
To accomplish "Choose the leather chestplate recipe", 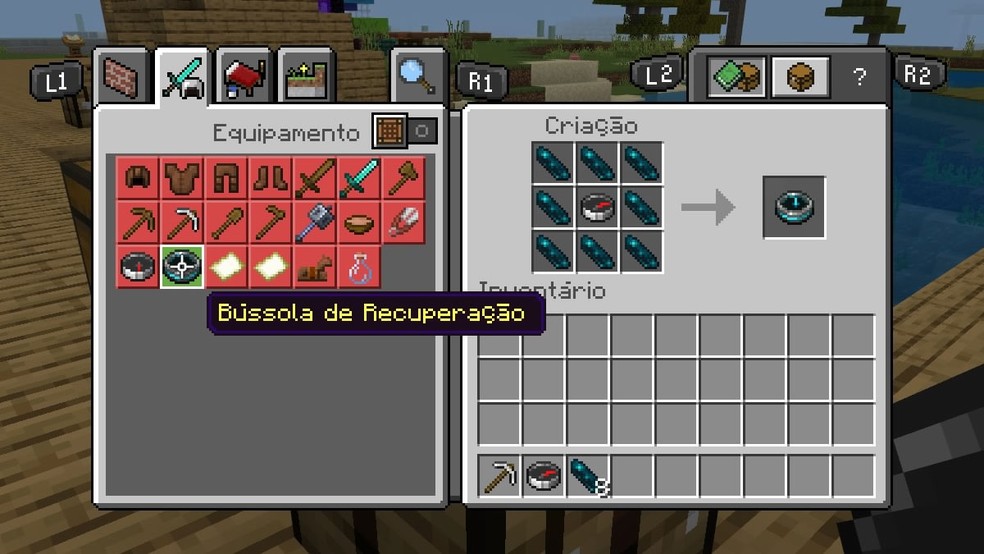I will [182, 179].
